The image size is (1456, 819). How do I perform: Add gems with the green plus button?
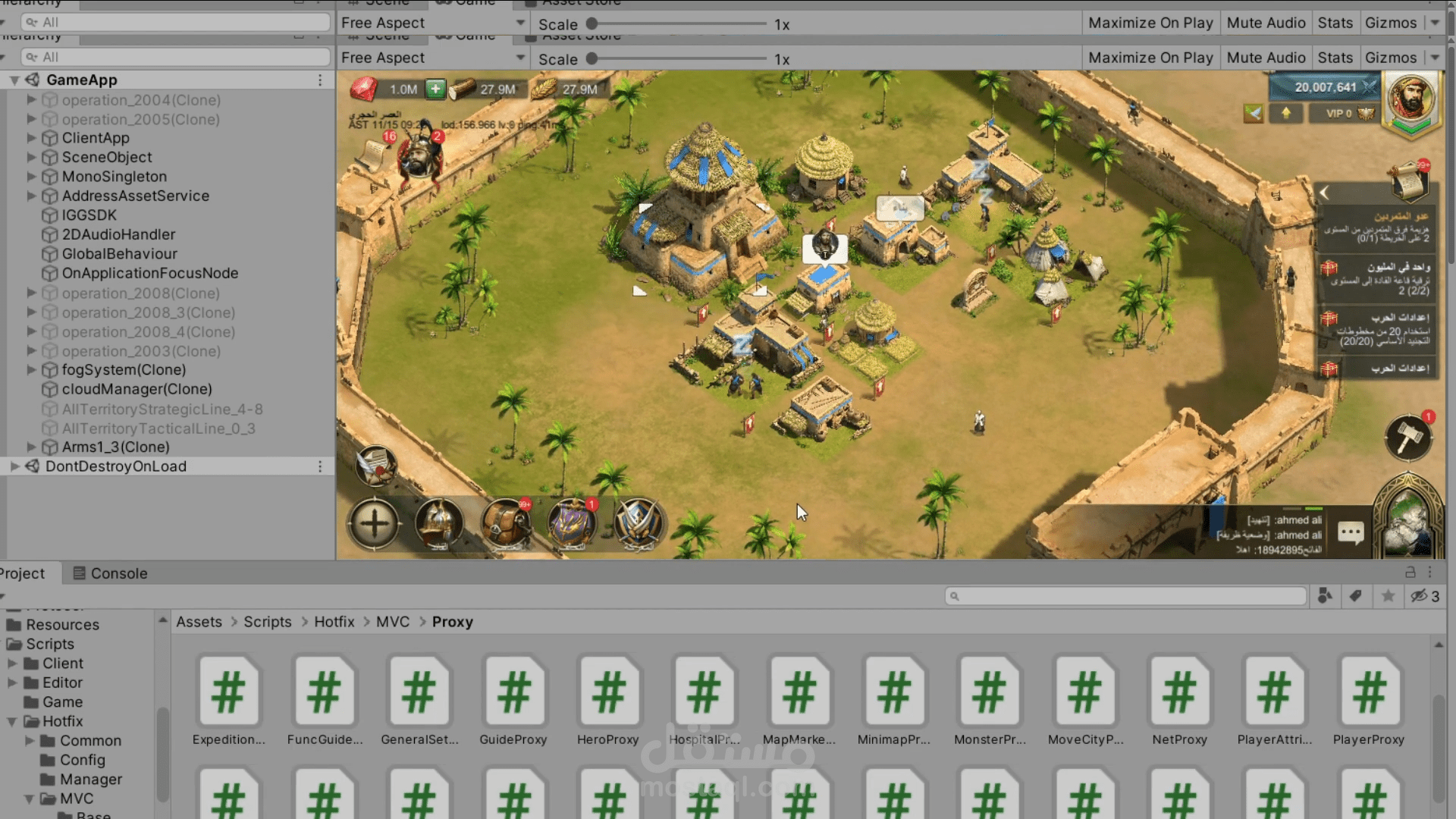(x=435, y=89)
